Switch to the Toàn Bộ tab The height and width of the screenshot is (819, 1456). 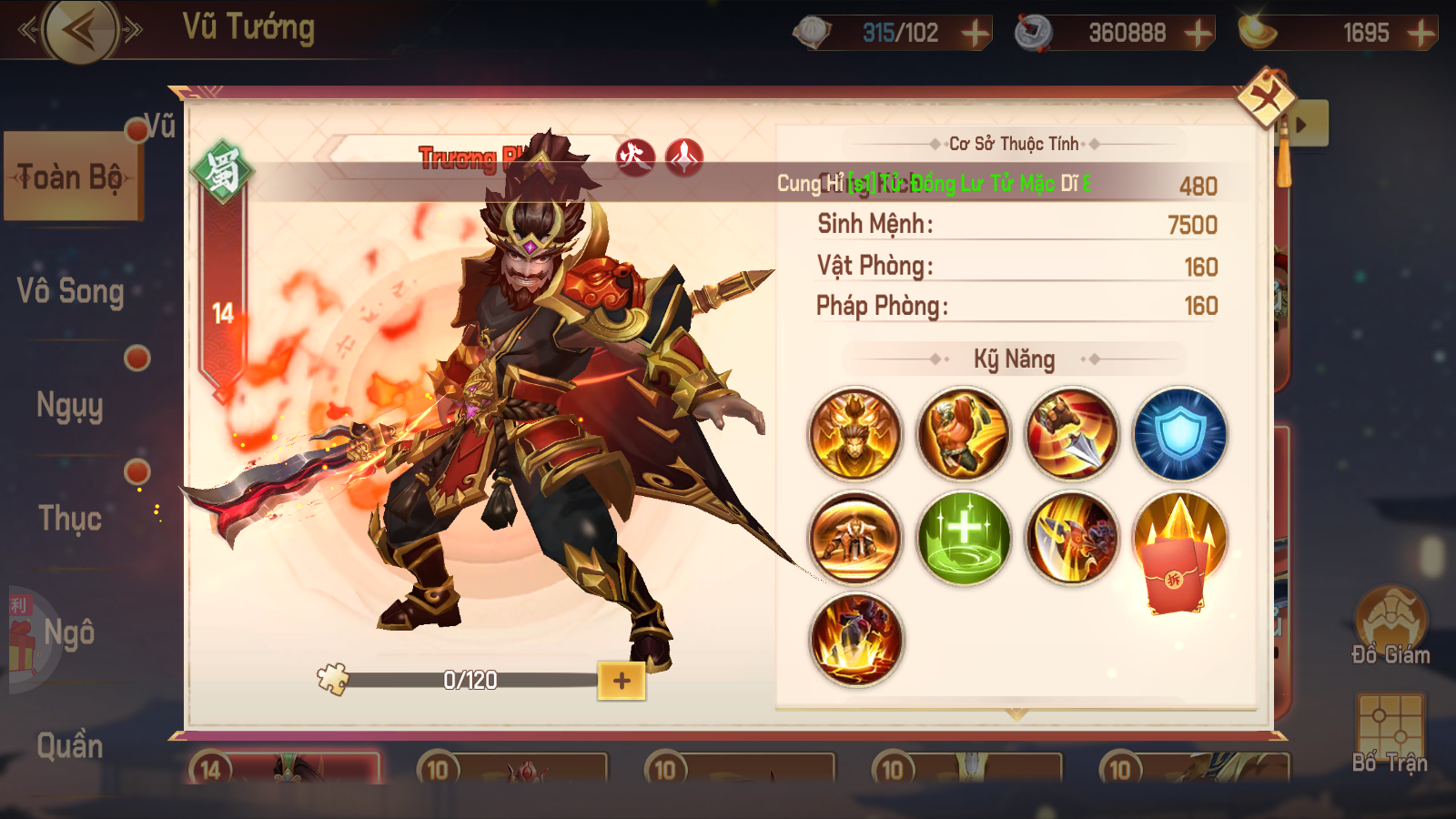pos(71,177)
